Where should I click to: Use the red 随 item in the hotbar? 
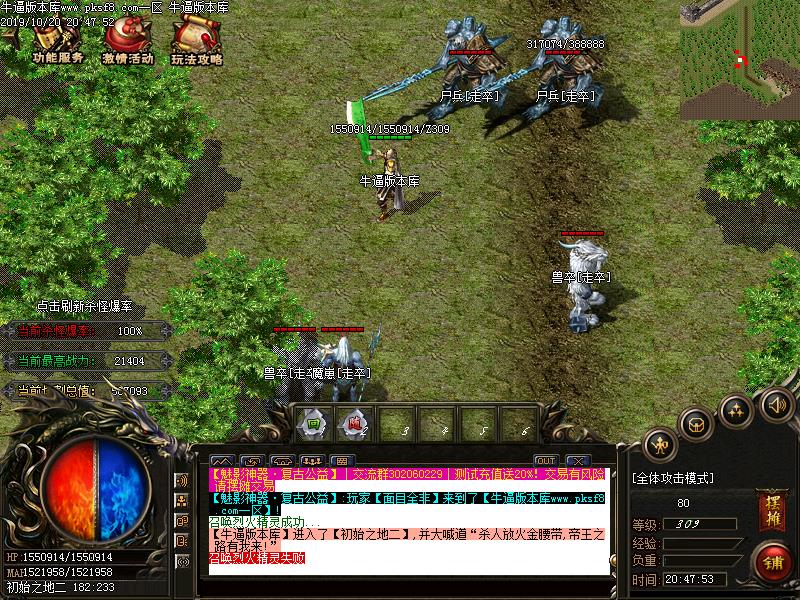coord(354,422)
